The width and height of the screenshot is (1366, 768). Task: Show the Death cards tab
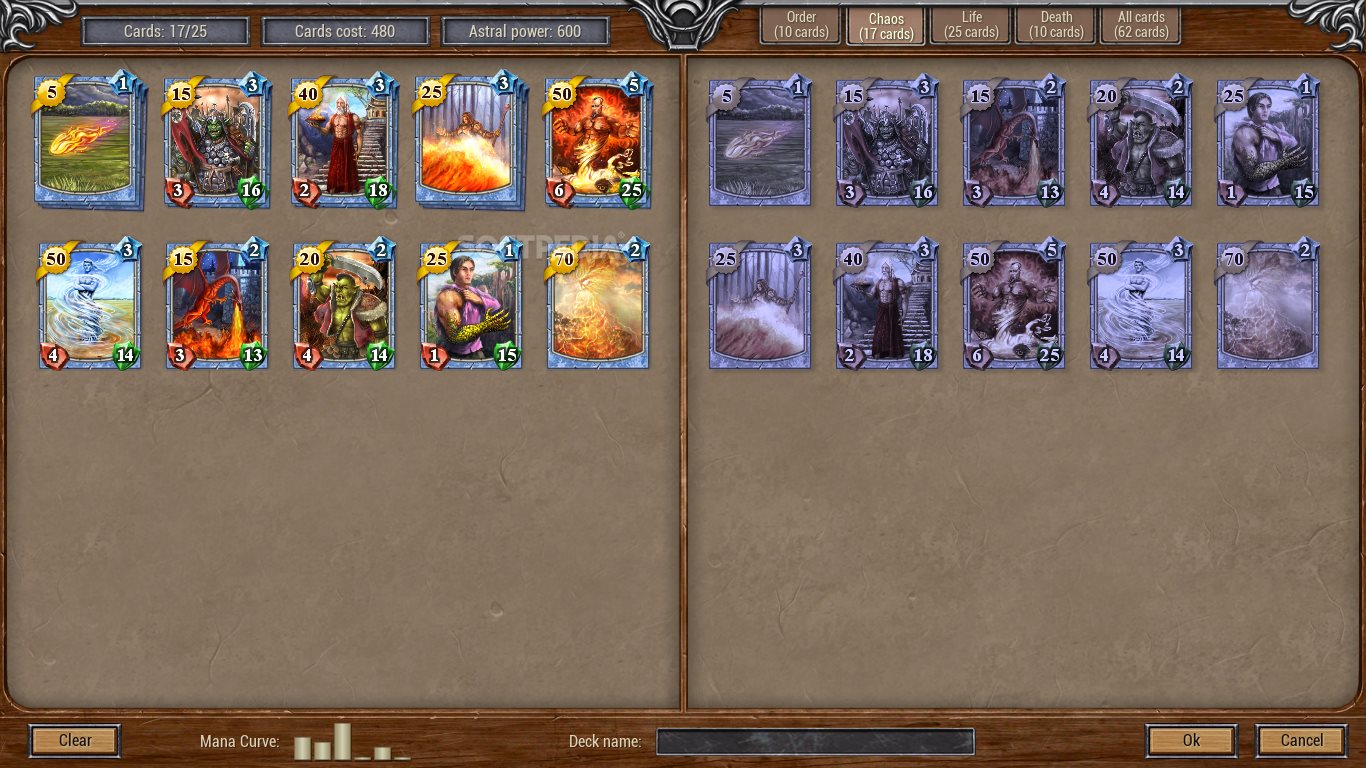(x=1056, y=25)
